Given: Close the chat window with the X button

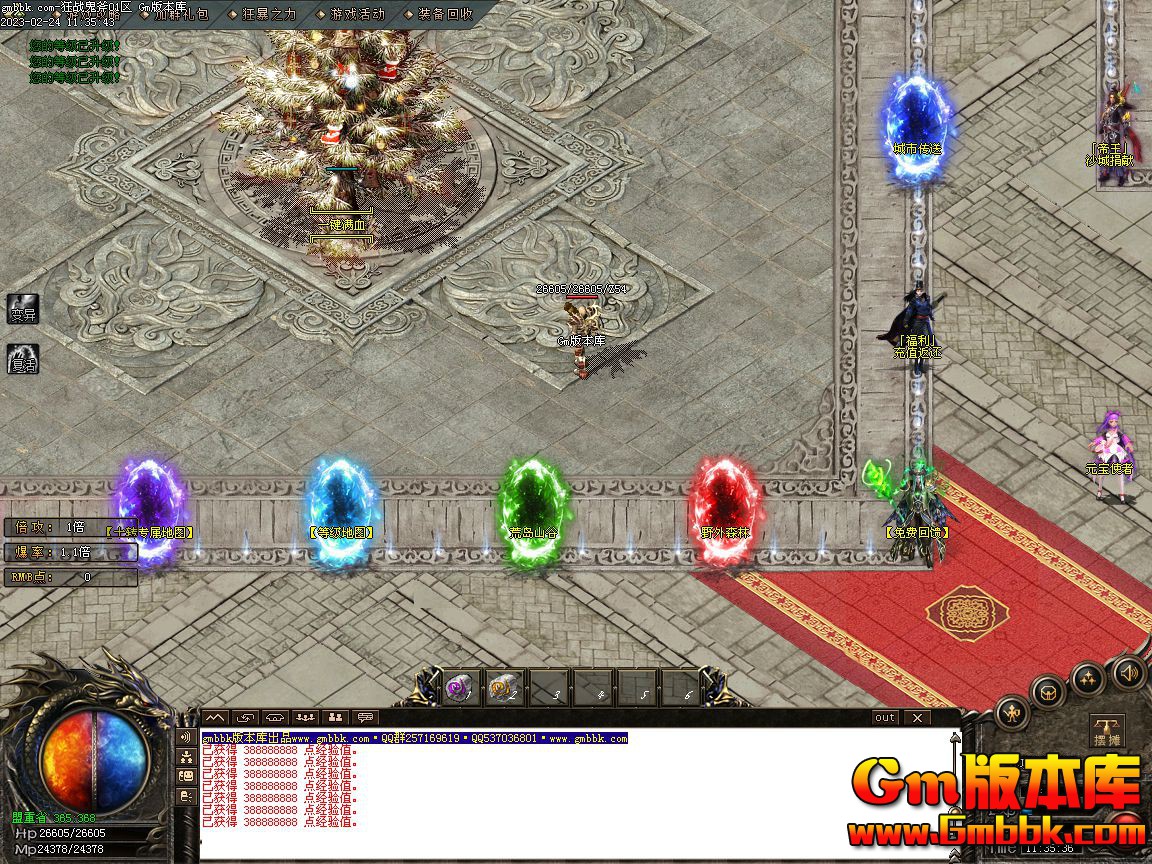Looking at the screenshot, I should coord(916,717).
